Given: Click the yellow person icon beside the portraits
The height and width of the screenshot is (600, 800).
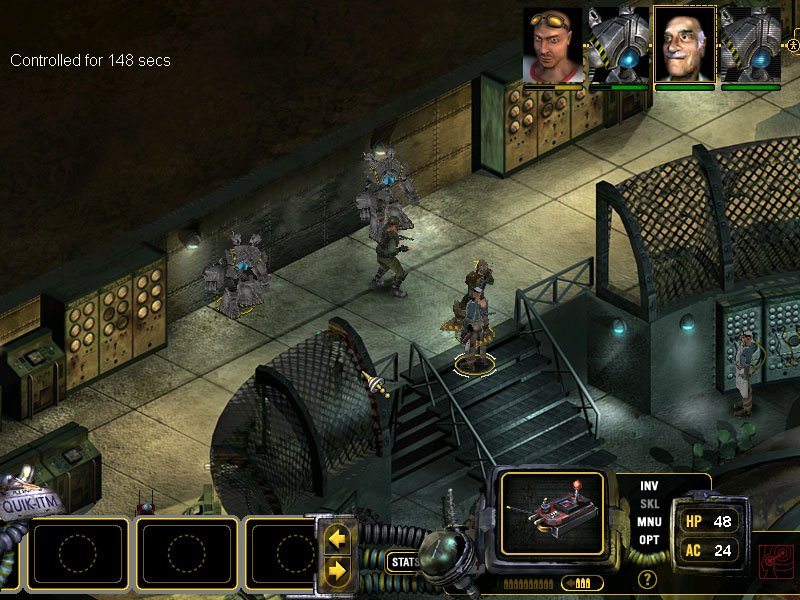Looking at the screenshot, I should click(x=792, y=46).
